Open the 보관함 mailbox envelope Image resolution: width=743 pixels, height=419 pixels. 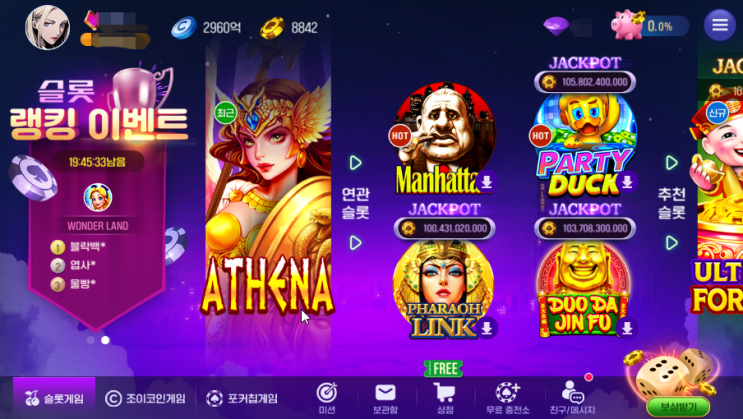click(x=385, y=396)
